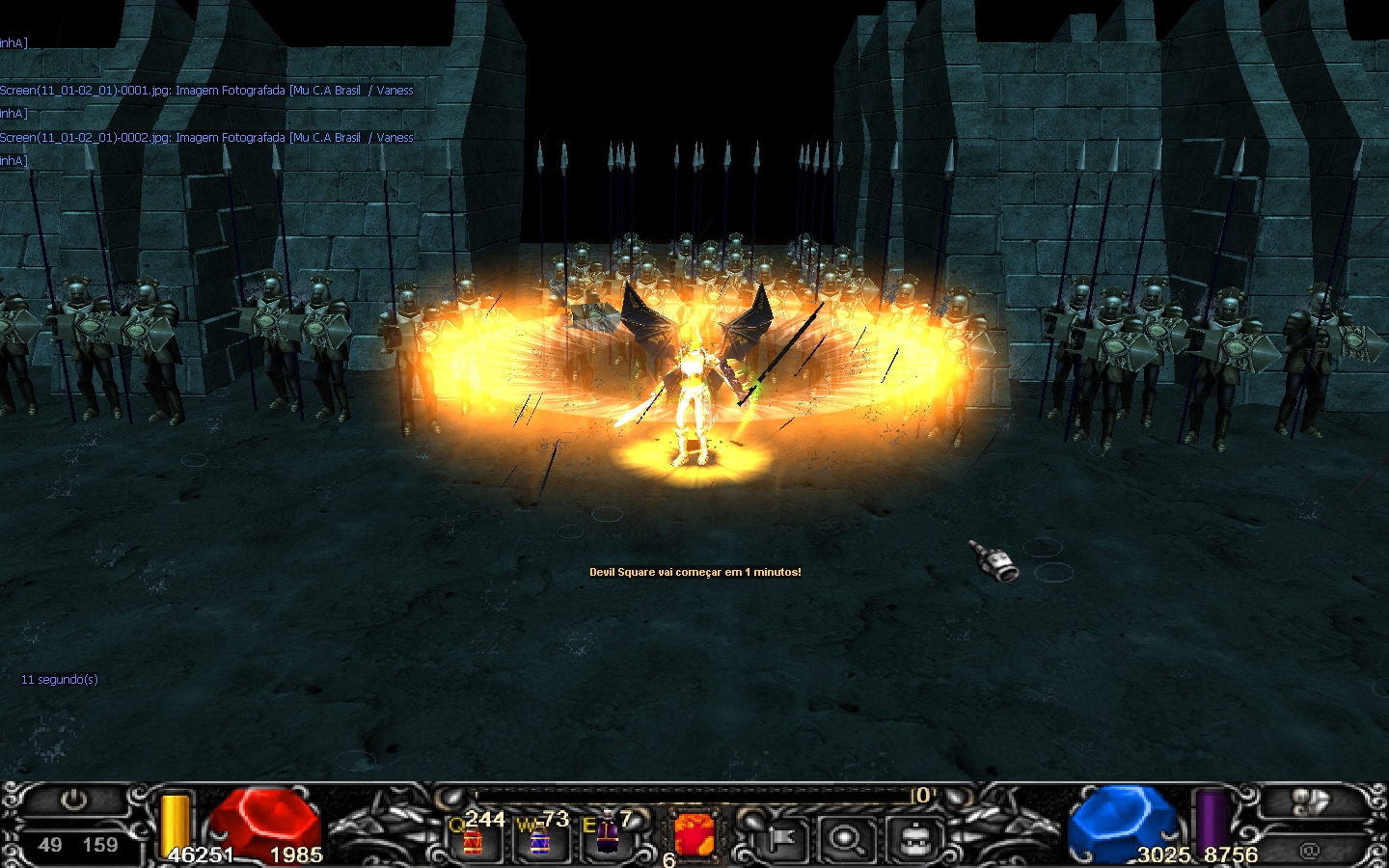
Task: Open the flag icon window
Action: [782, 840]
